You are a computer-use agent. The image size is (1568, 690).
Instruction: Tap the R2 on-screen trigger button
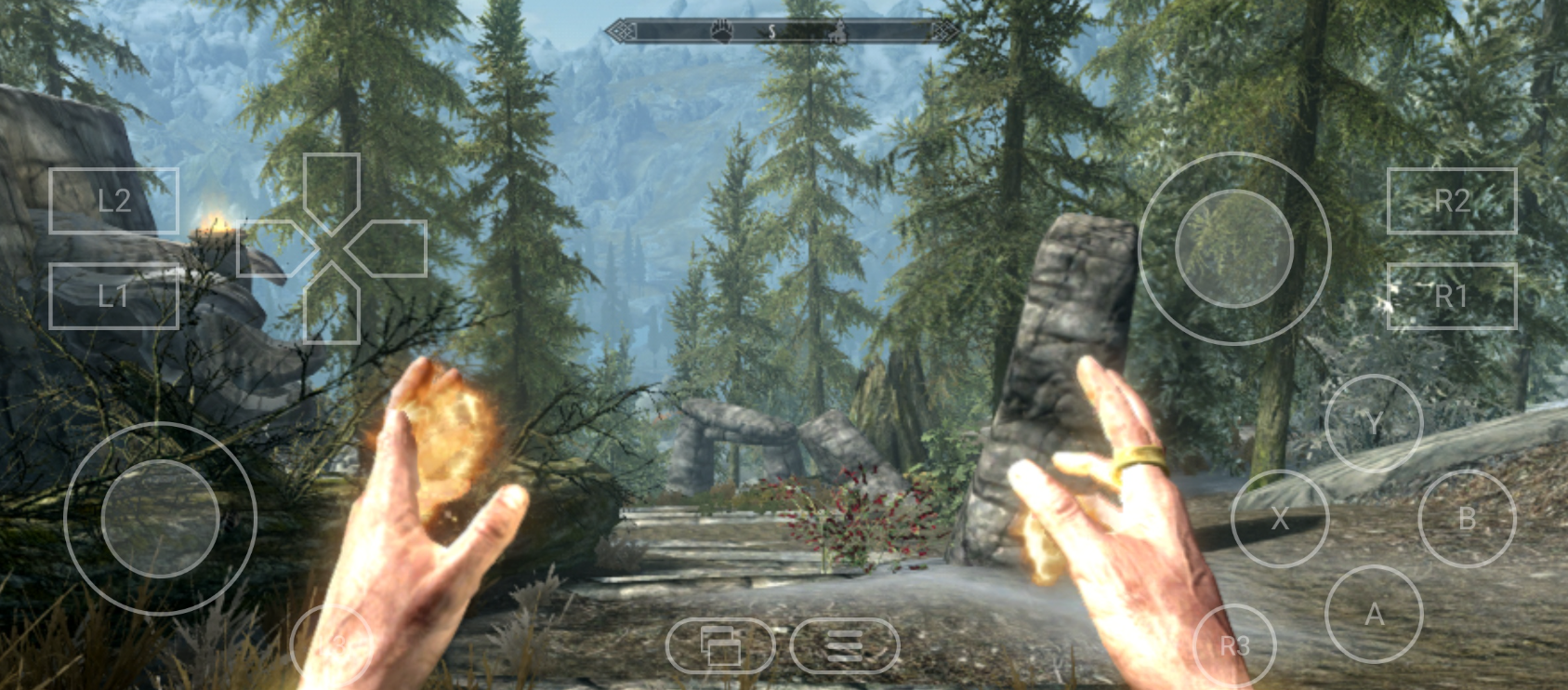(1451, 200)
